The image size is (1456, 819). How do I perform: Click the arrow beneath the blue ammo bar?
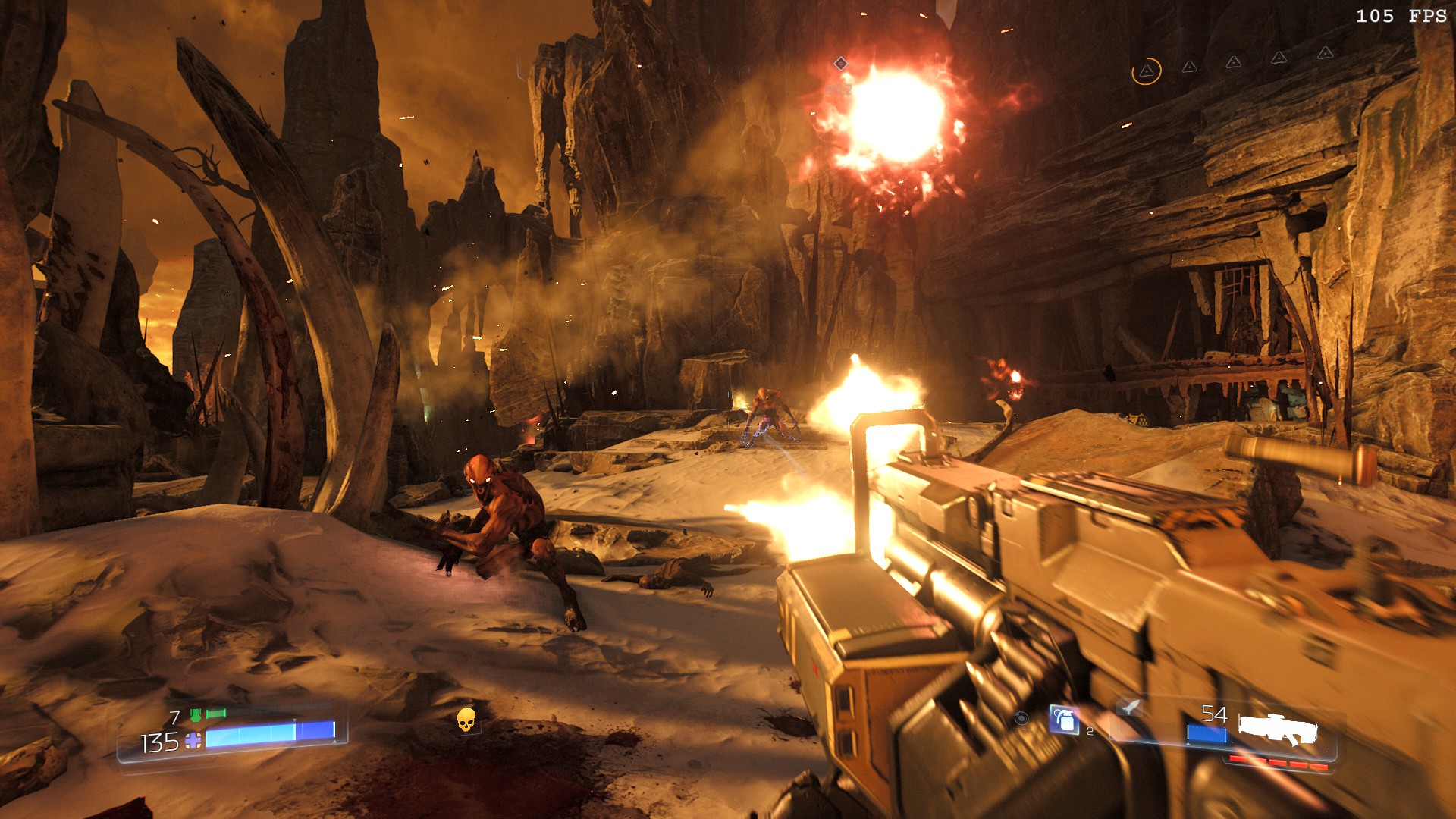[x=1188, y=744]
